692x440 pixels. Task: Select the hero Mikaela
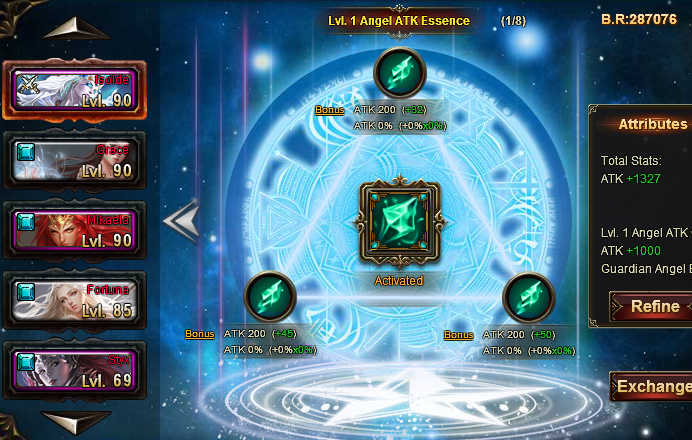pos(75,230)
